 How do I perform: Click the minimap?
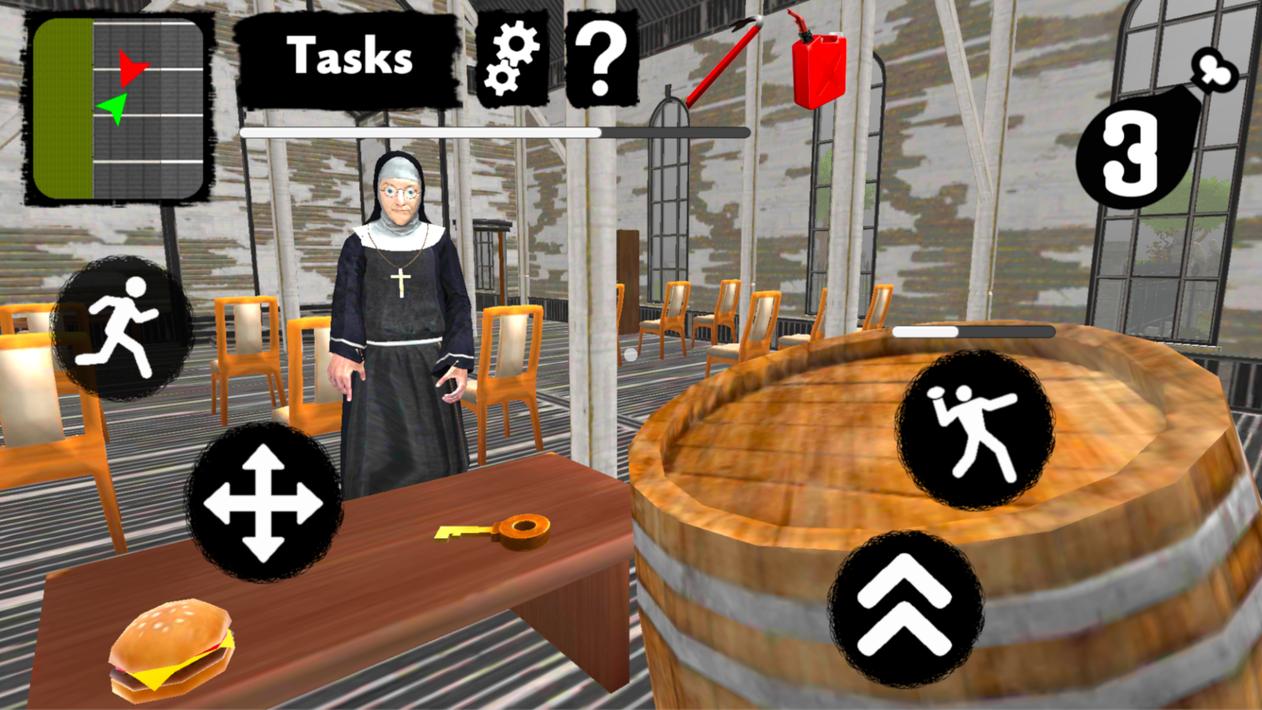(119, 108)
